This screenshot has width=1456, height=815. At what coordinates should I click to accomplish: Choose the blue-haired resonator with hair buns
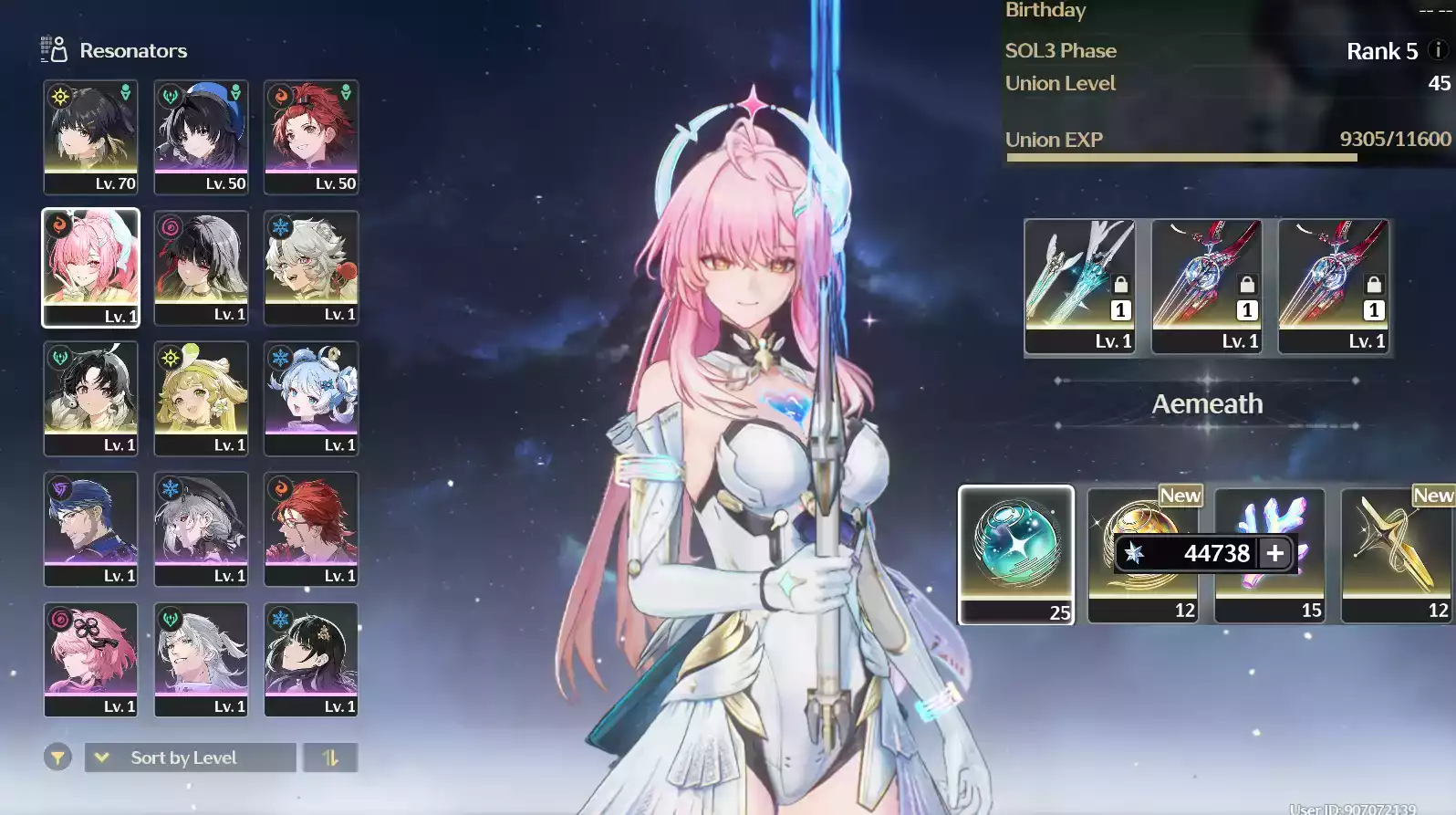[x=311, y=398]
